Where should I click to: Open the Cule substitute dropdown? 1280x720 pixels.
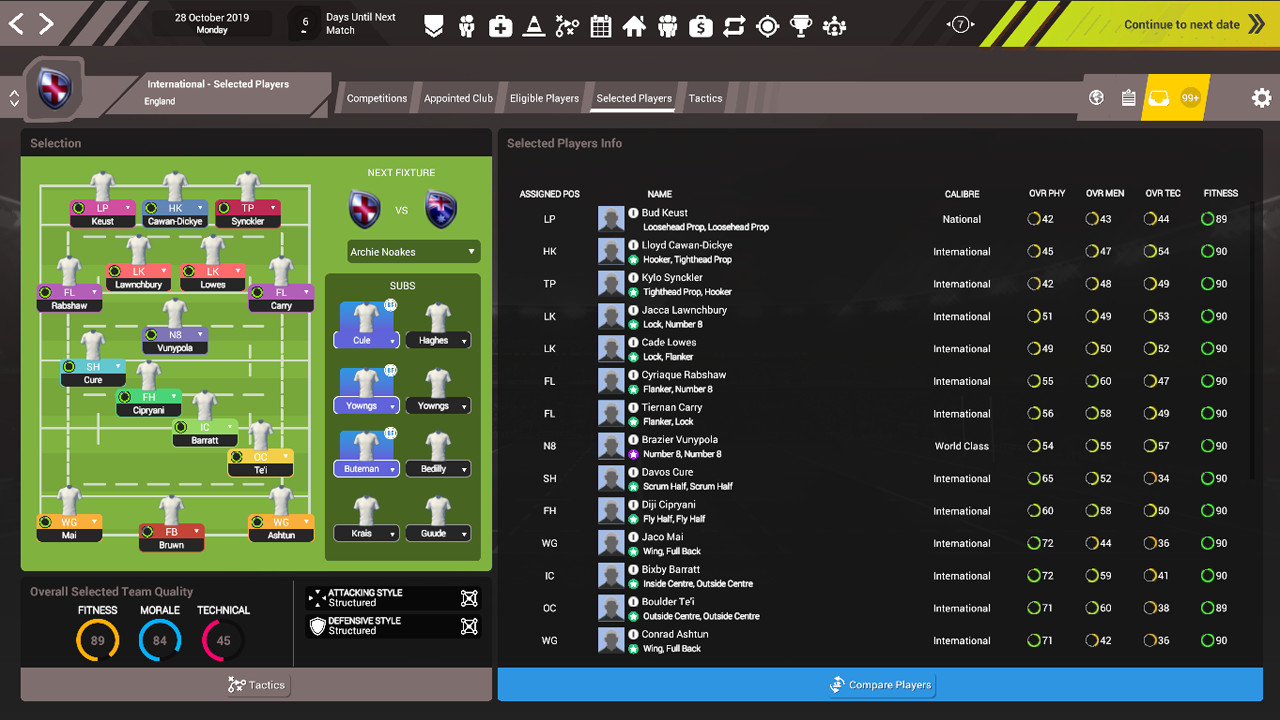point(366,341)
